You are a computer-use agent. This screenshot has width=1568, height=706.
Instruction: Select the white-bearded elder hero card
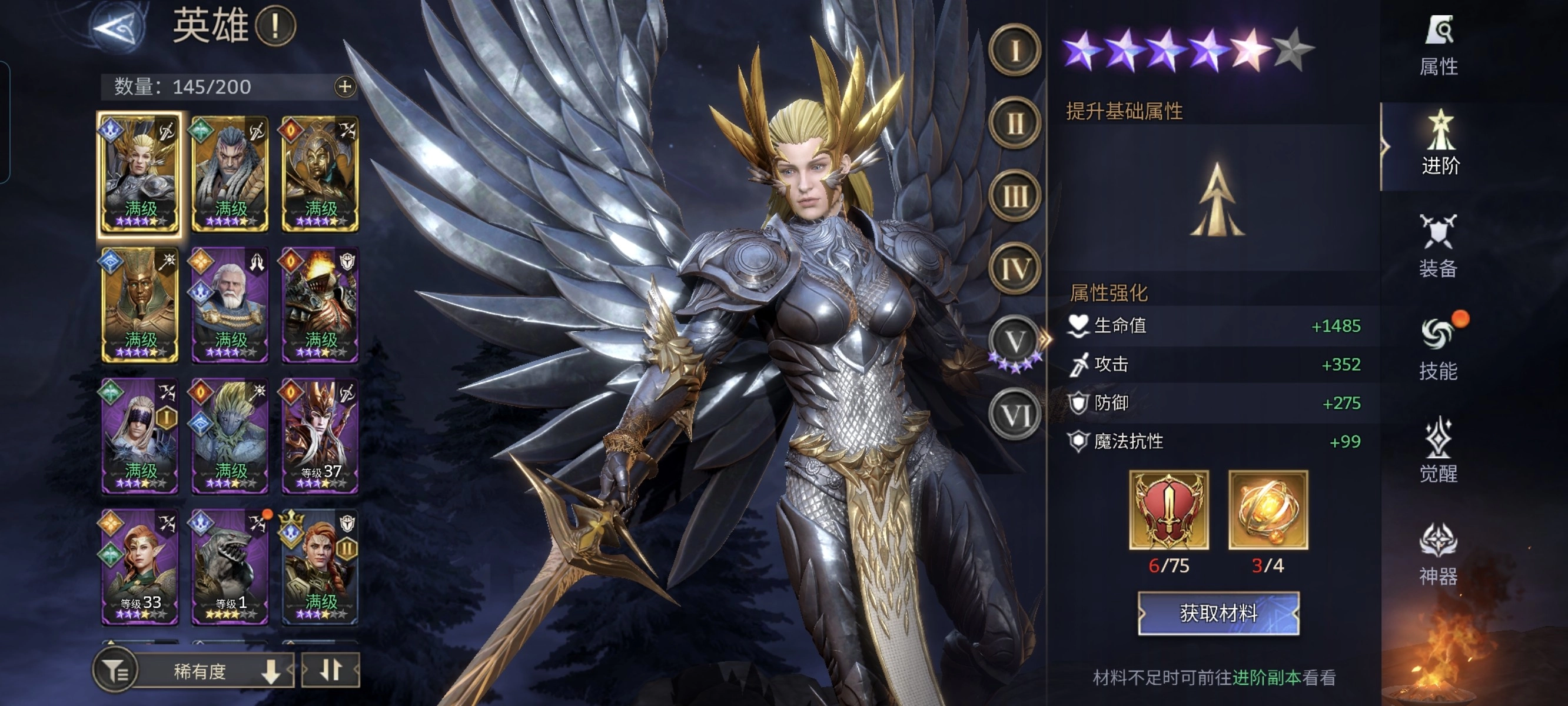[x=230, y=304]
